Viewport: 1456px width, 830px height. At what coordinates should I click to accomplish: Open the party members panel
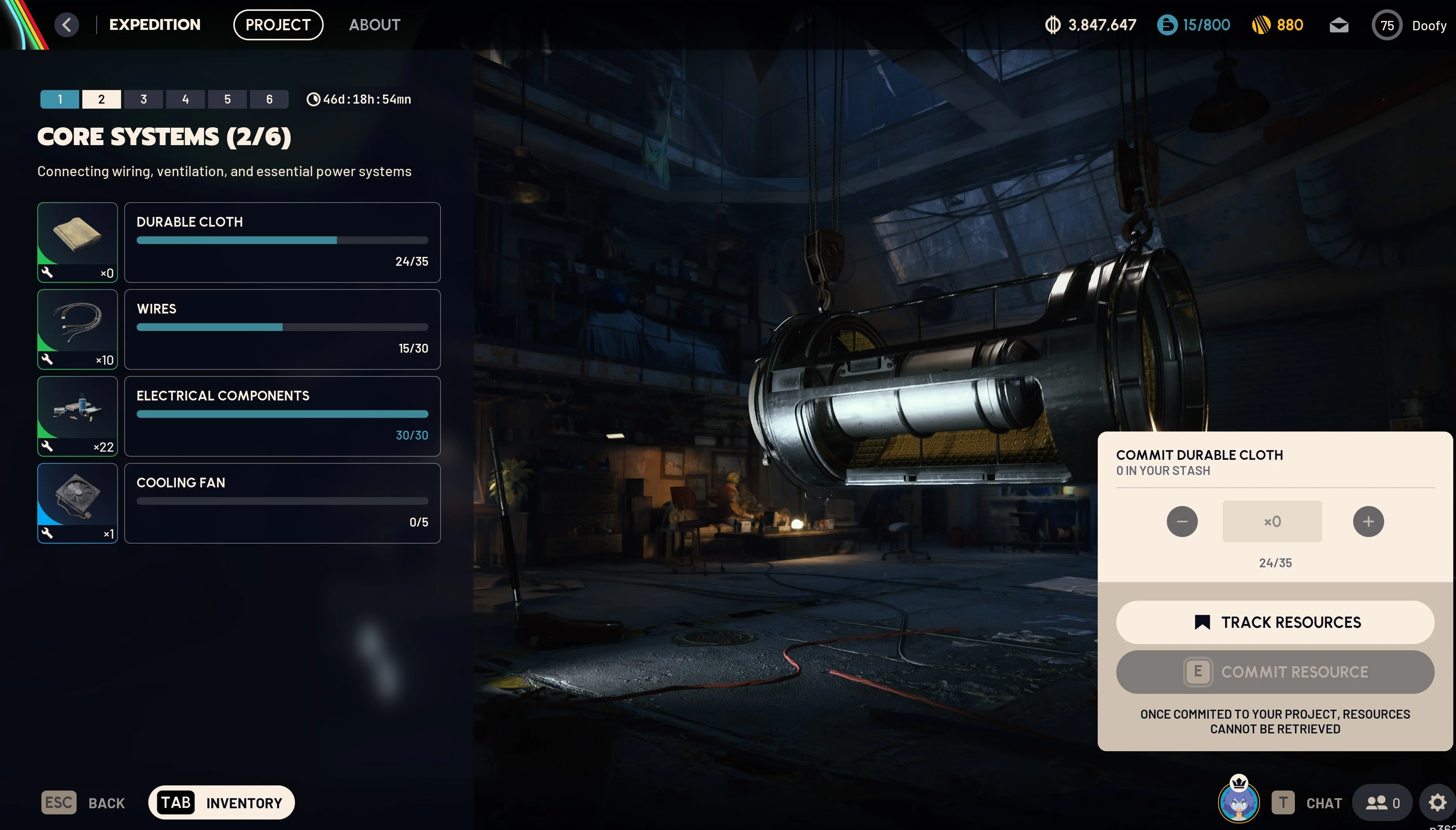click(x=1383, y=802)
